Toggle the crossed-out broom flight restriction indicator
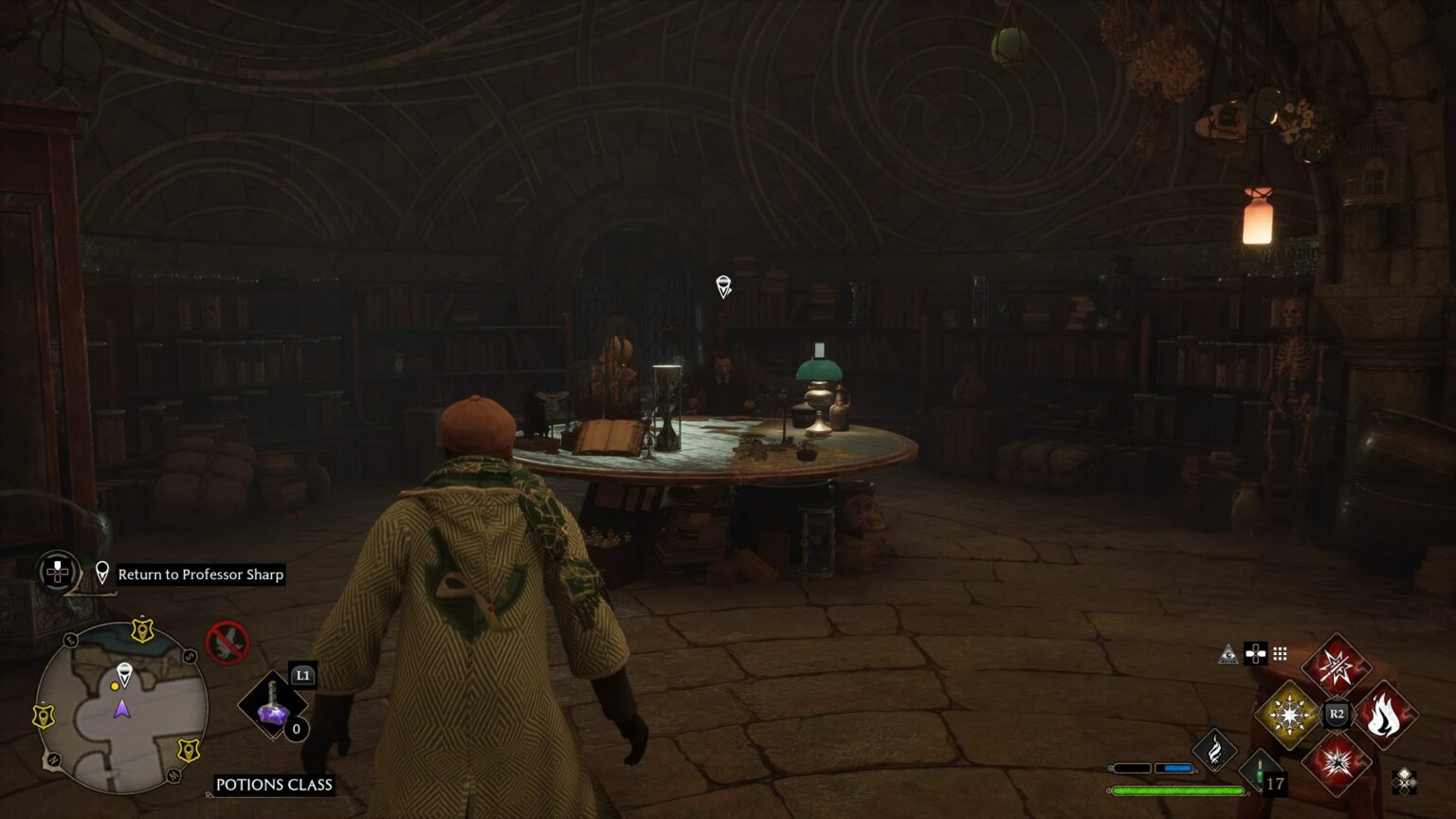1456x819 pixels. pos(226,642)
